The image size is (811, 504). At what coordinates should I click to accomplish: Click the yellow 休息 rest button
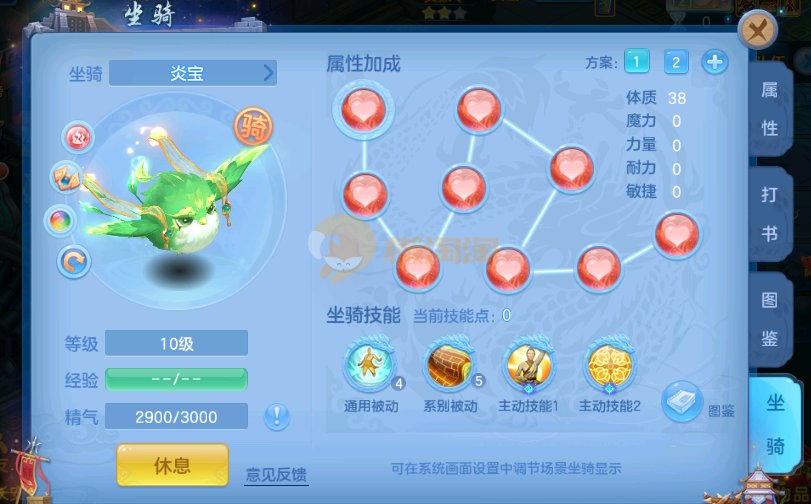[172, 465]
